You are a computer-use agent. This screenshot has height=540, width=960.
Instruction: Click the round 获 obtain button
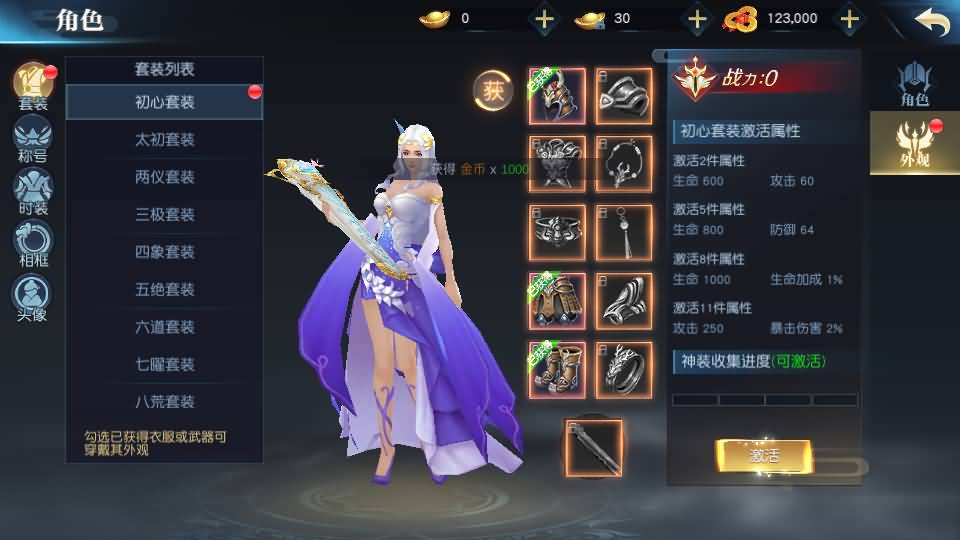click(492, 91)
